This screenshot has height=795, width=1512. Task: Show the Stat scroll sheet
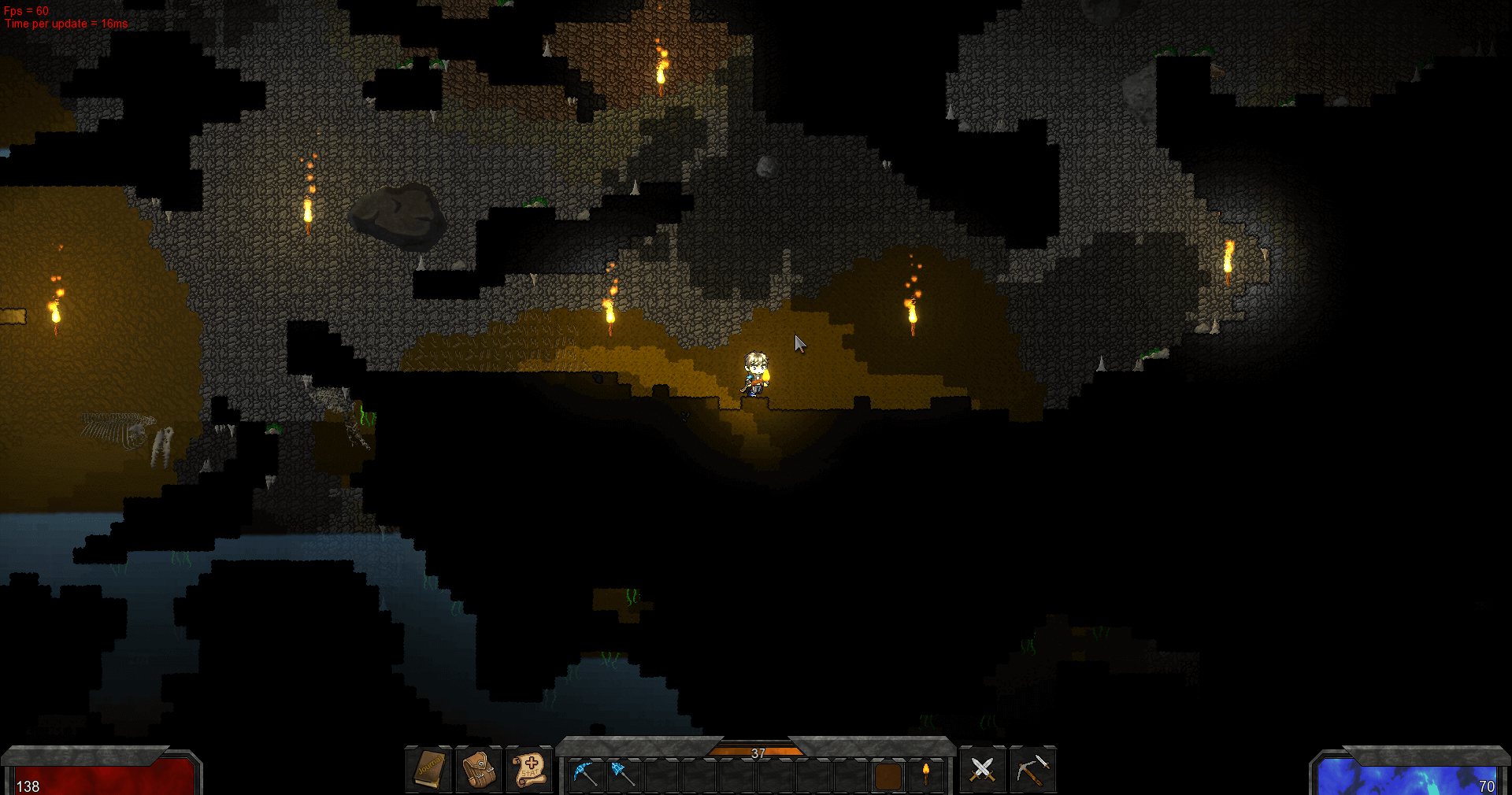point(529,769)
